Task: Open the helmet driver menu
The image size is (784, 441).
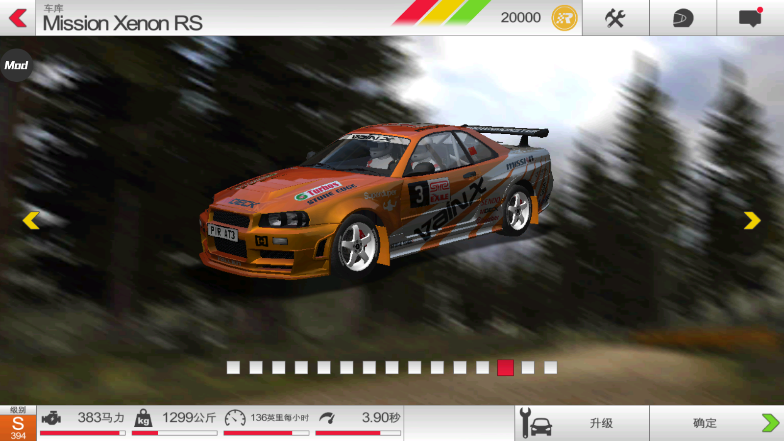Action: point(682,17)
